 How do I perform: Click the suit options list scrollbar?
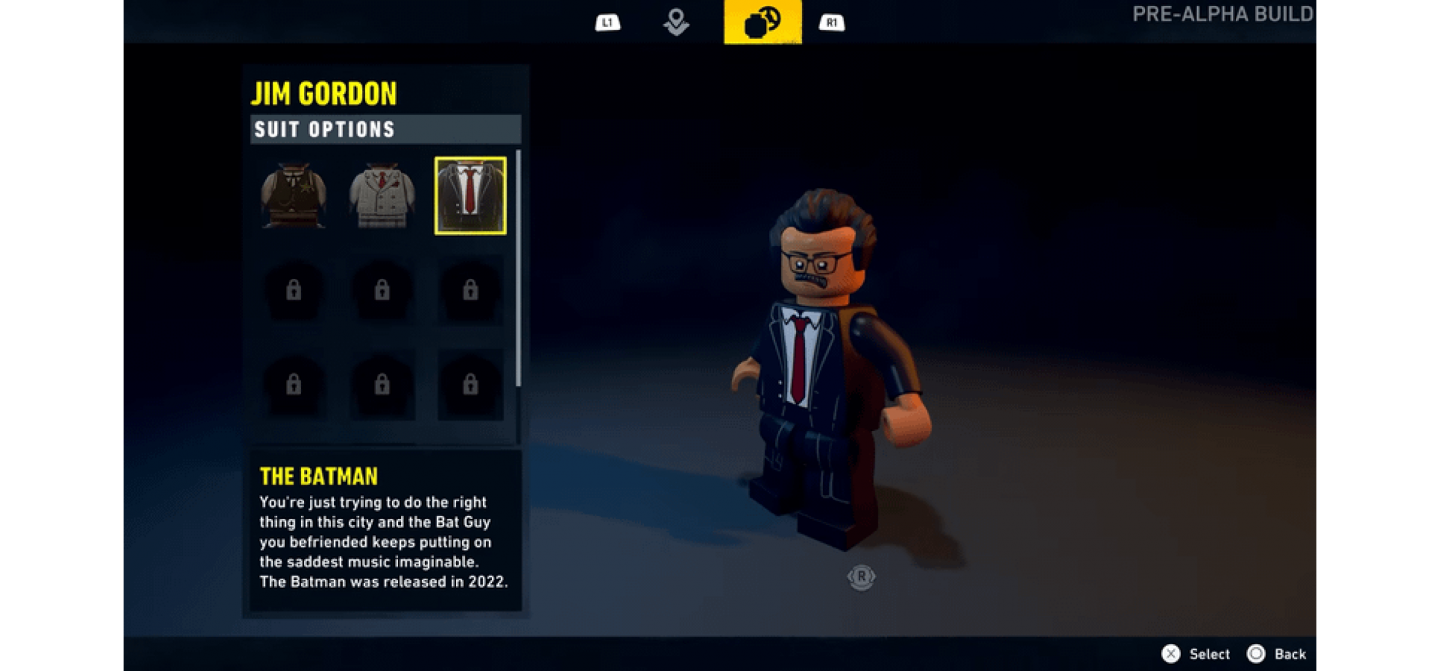(x=518, y=268)
